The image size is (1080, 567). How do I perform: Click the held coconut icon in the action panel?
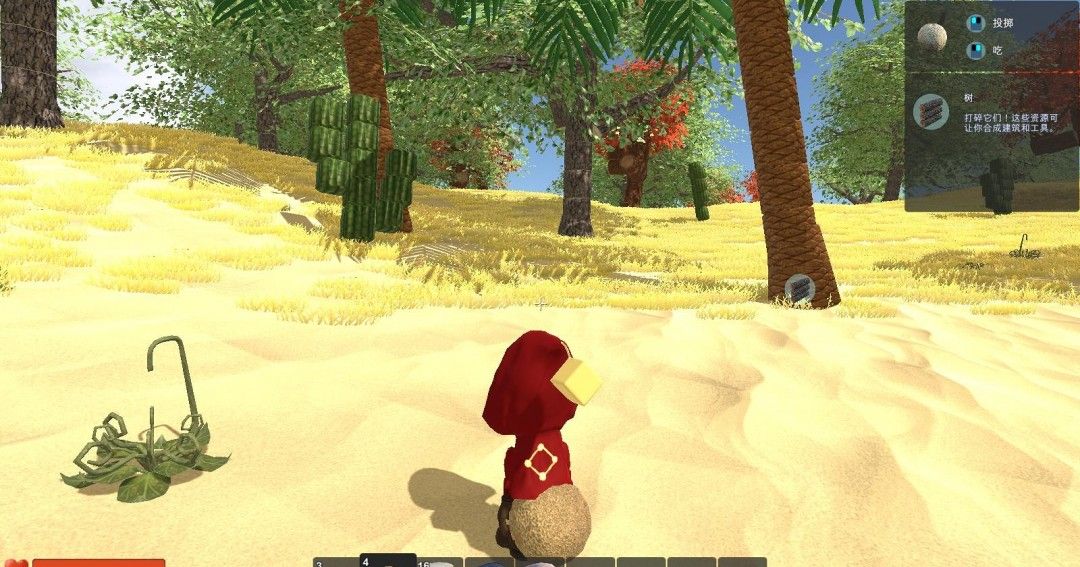(932, 37)
